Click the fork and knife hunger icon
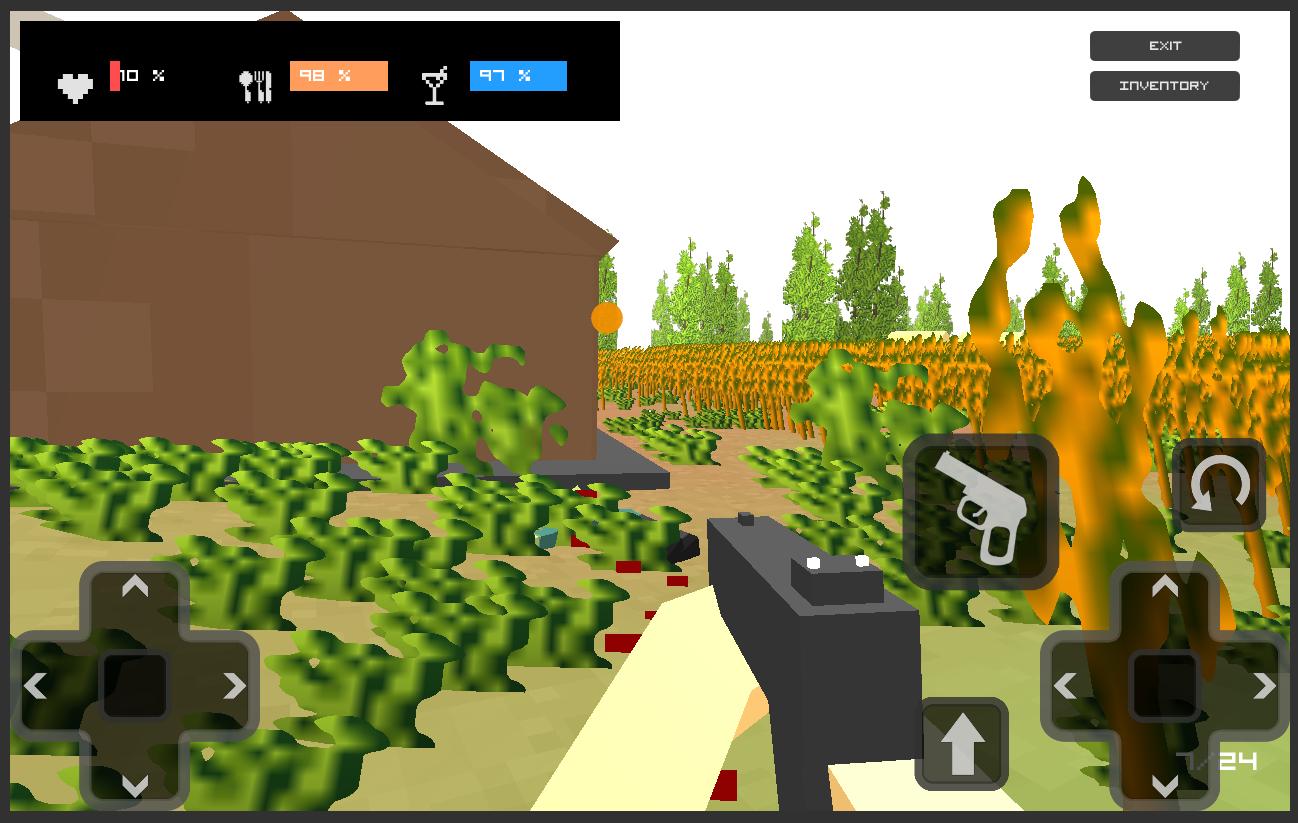The height and width of the screenshot is (823, 1298). [x=256, y=84]
